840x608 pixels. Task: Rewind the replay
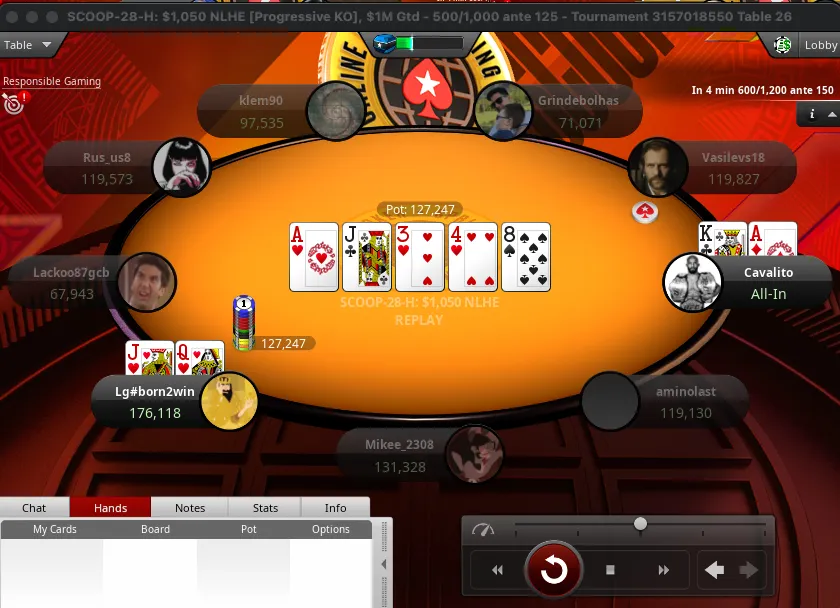(x=497, y=570)
